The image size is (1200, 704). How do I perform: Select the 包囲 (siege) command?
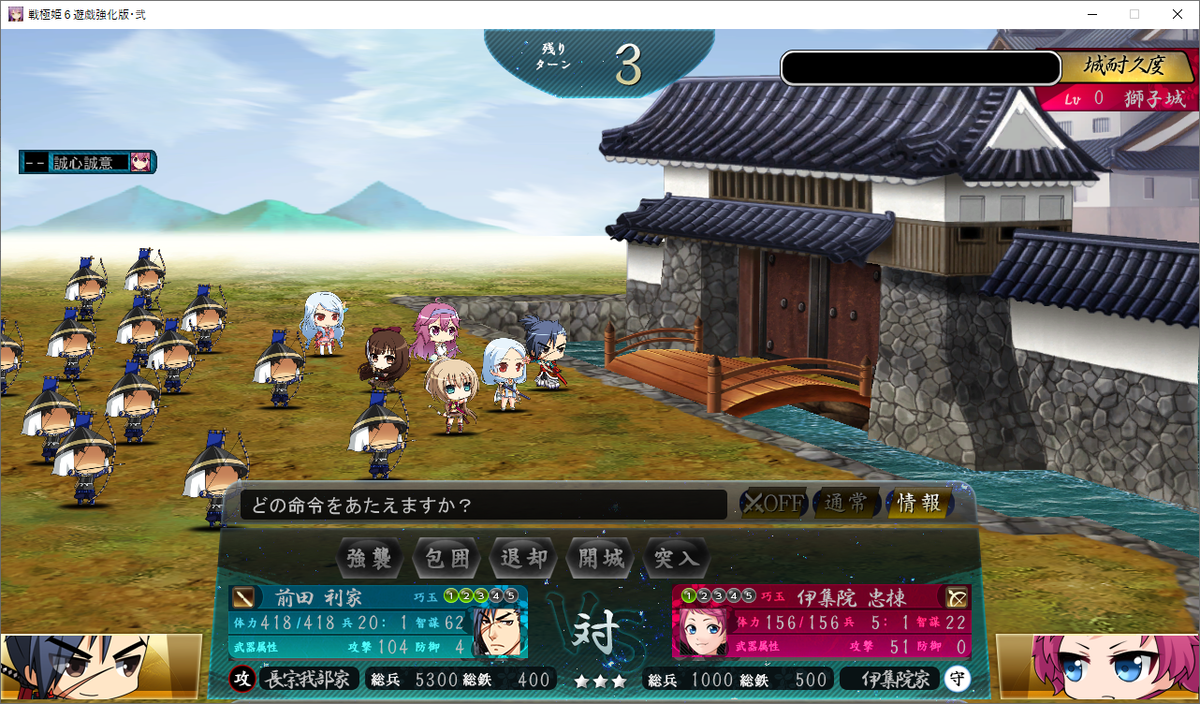(447, 557)
